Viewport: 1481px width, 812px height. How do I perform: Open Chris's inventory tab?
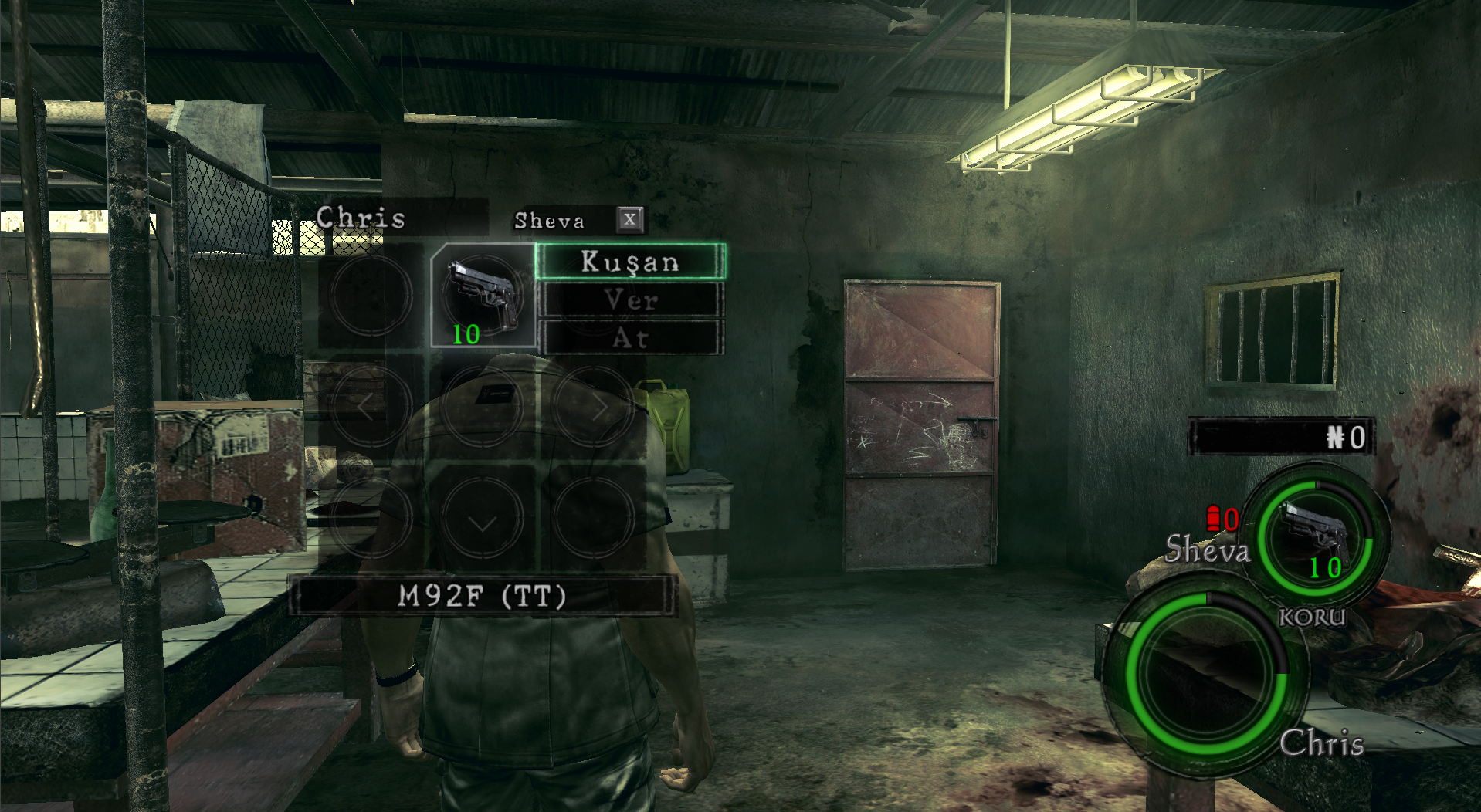361,218
